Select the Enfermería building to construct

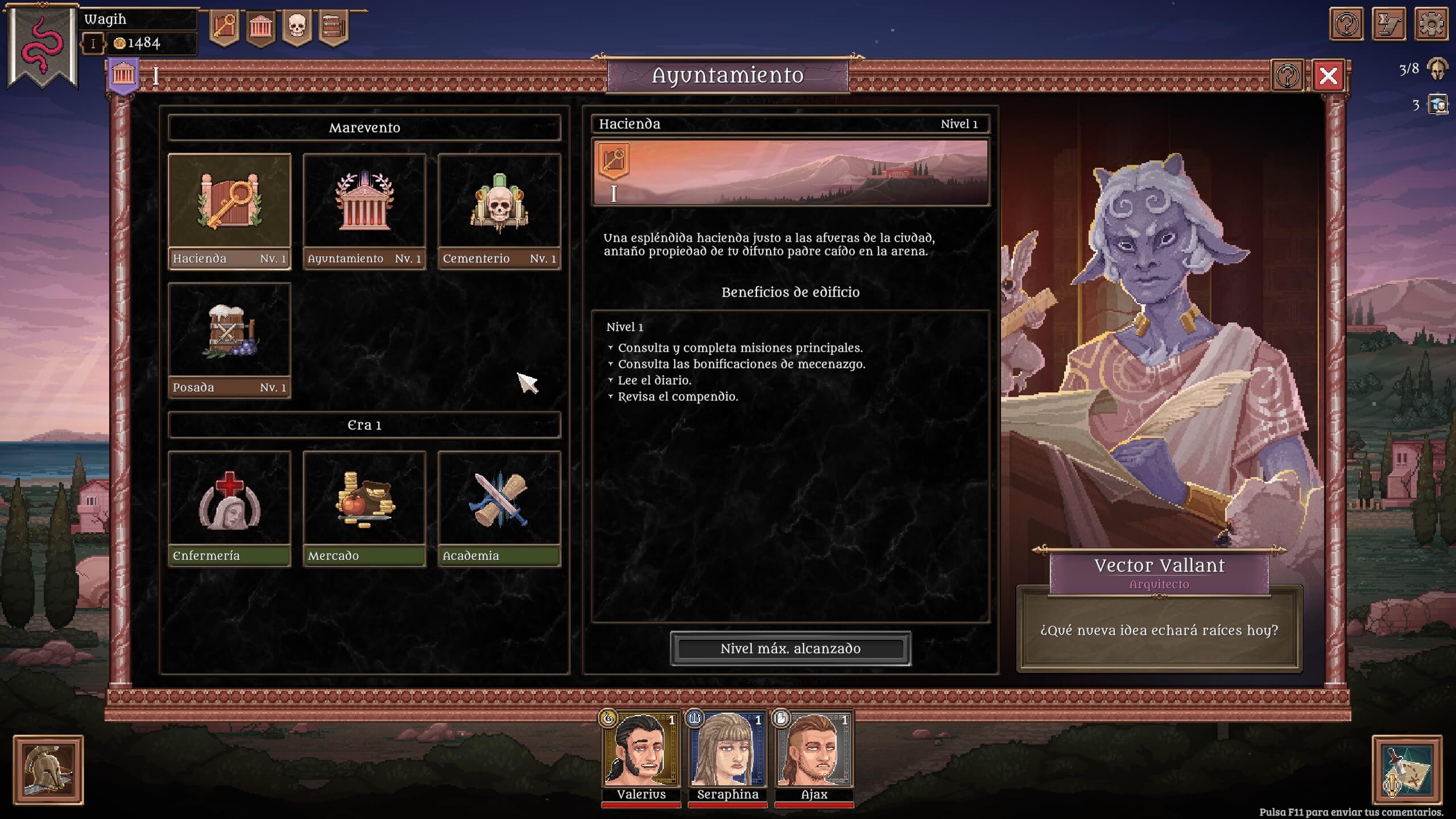pos(229,508)
